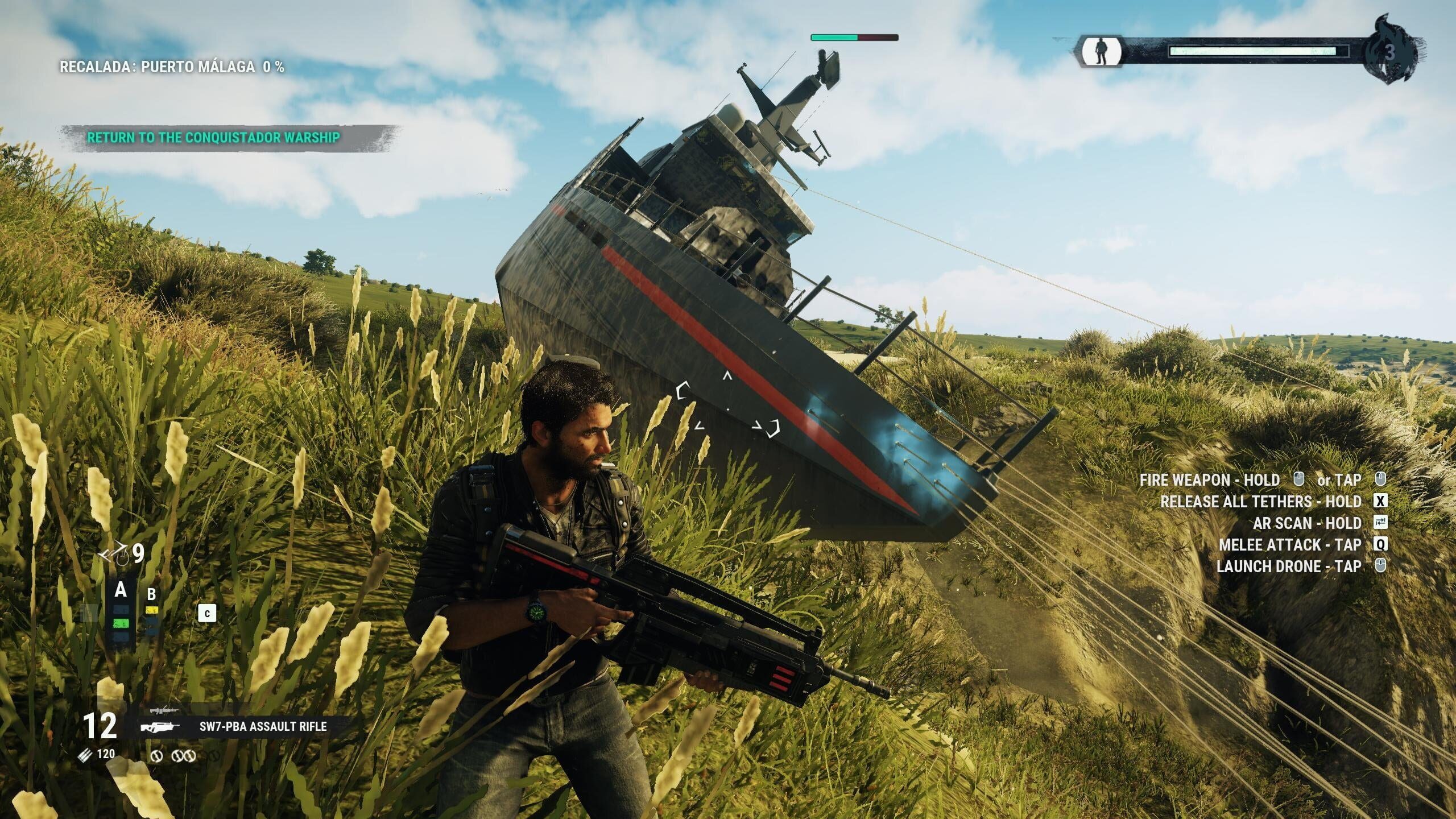Click the mouse icon beside LAUNCH DRONE
This screenshot has width=1456, height=819.
click(1381, 565)
